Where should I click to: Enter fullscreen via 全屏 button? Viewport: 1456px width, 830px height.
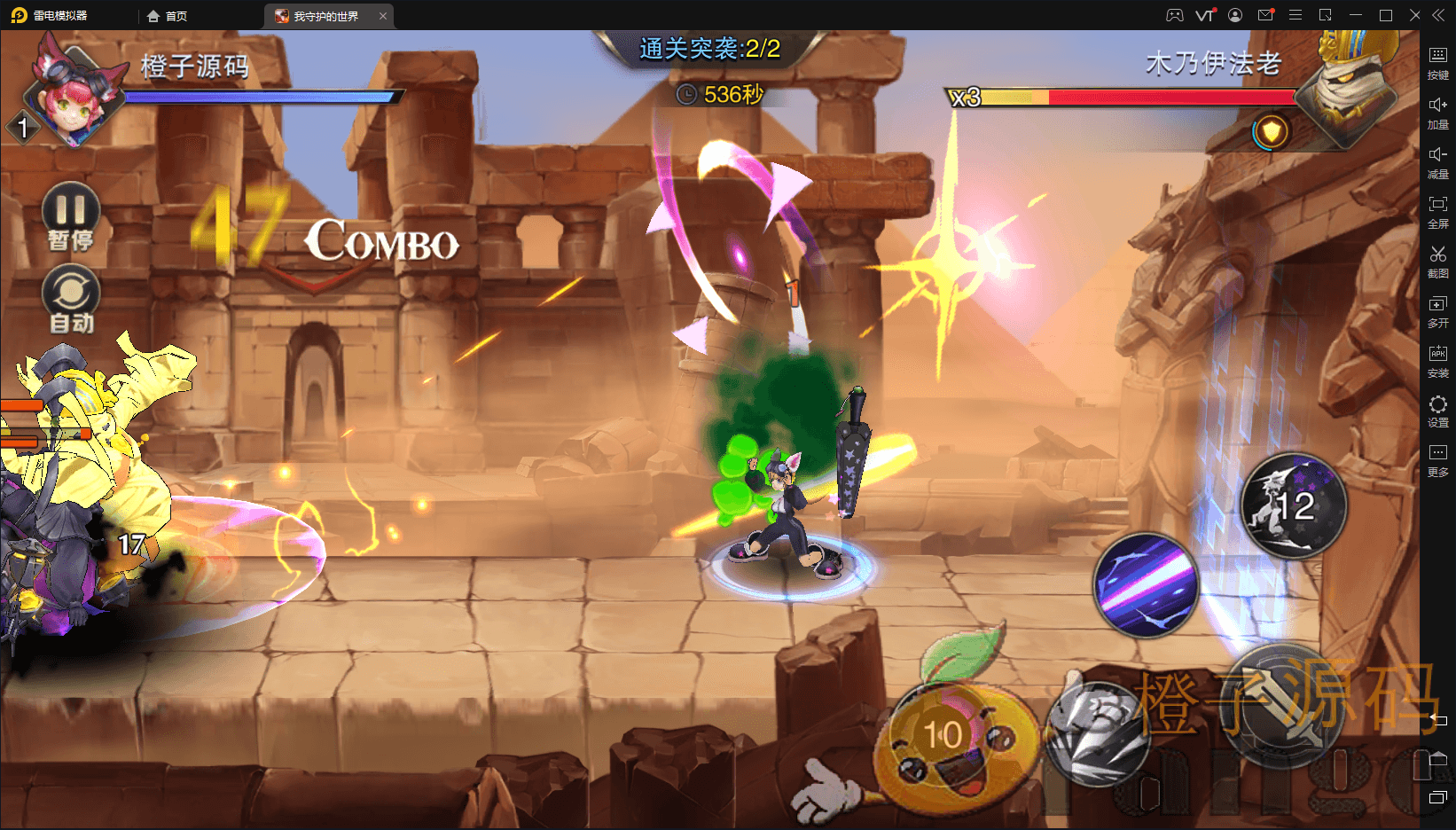[x=1437, y=211]
